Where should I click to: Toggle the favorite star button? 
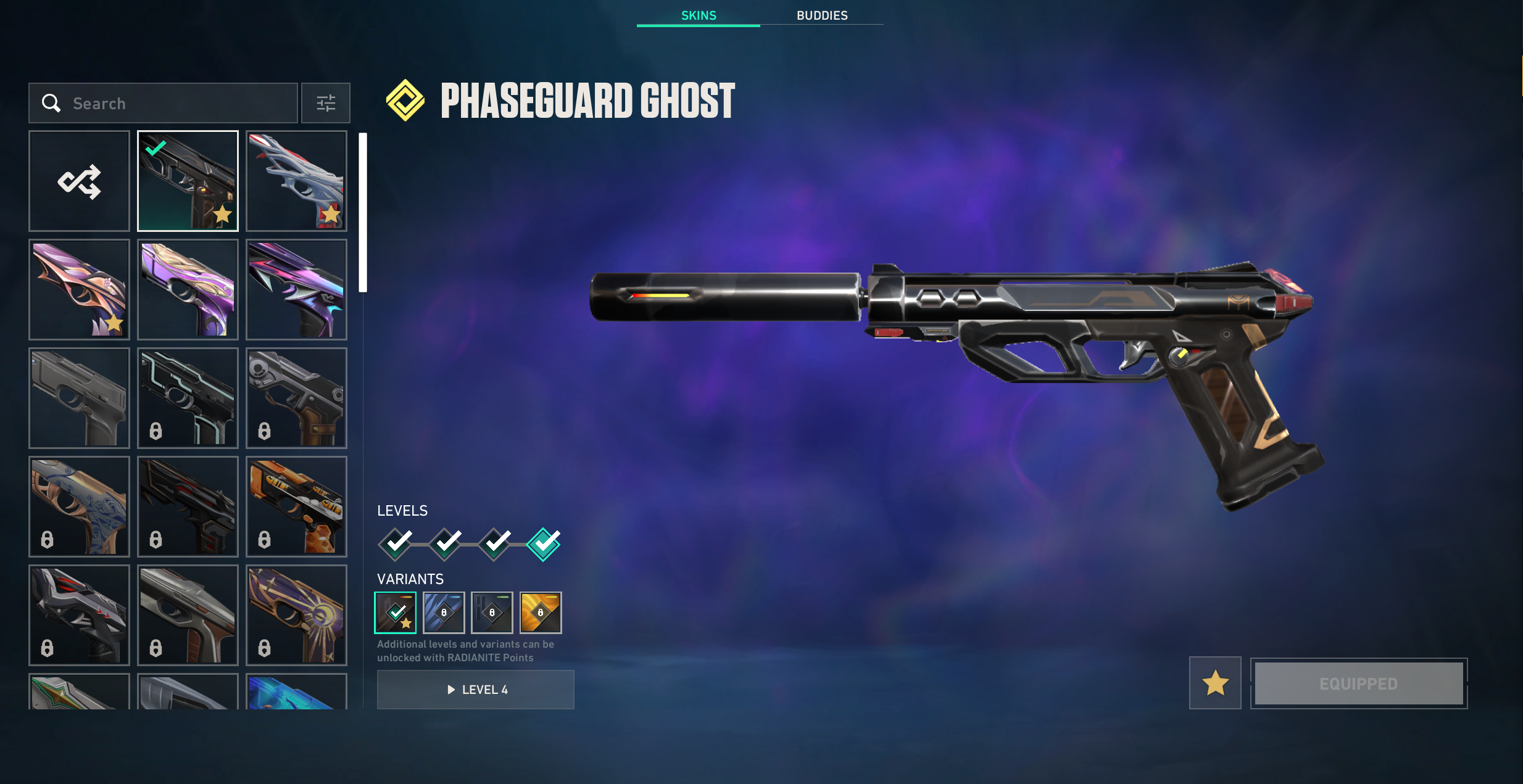tap(1215, 683)
